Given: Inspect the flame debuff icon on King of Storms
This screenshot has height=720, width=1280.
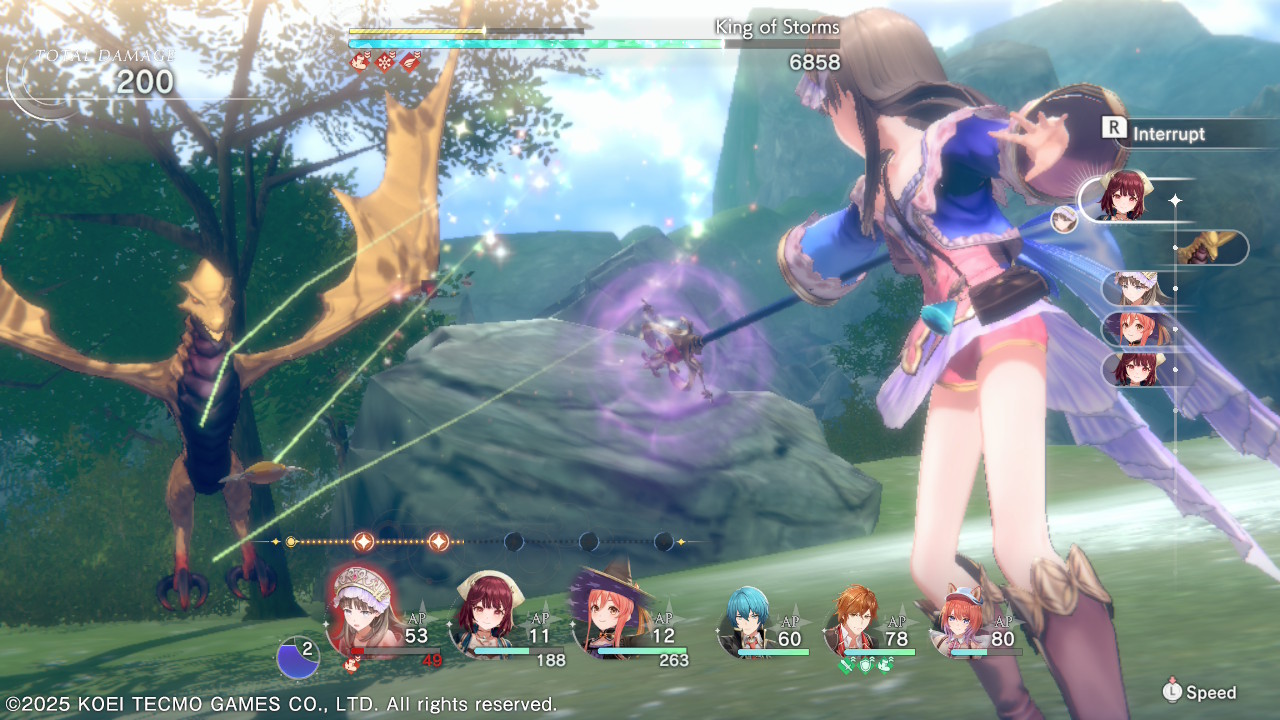Looking at the screenshot, I should coord(360,63).
